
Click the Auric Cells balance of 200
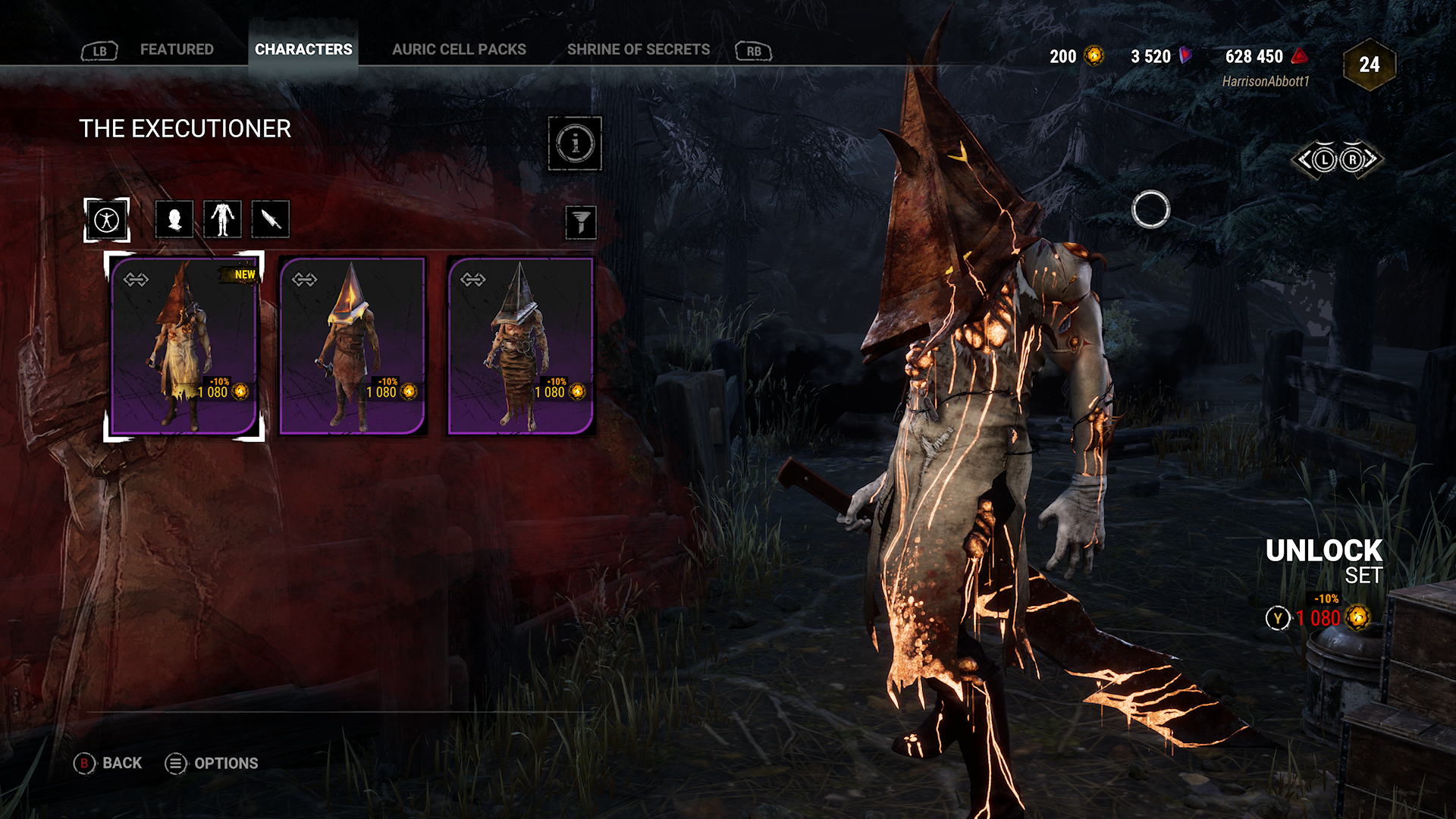(1075, 57)
